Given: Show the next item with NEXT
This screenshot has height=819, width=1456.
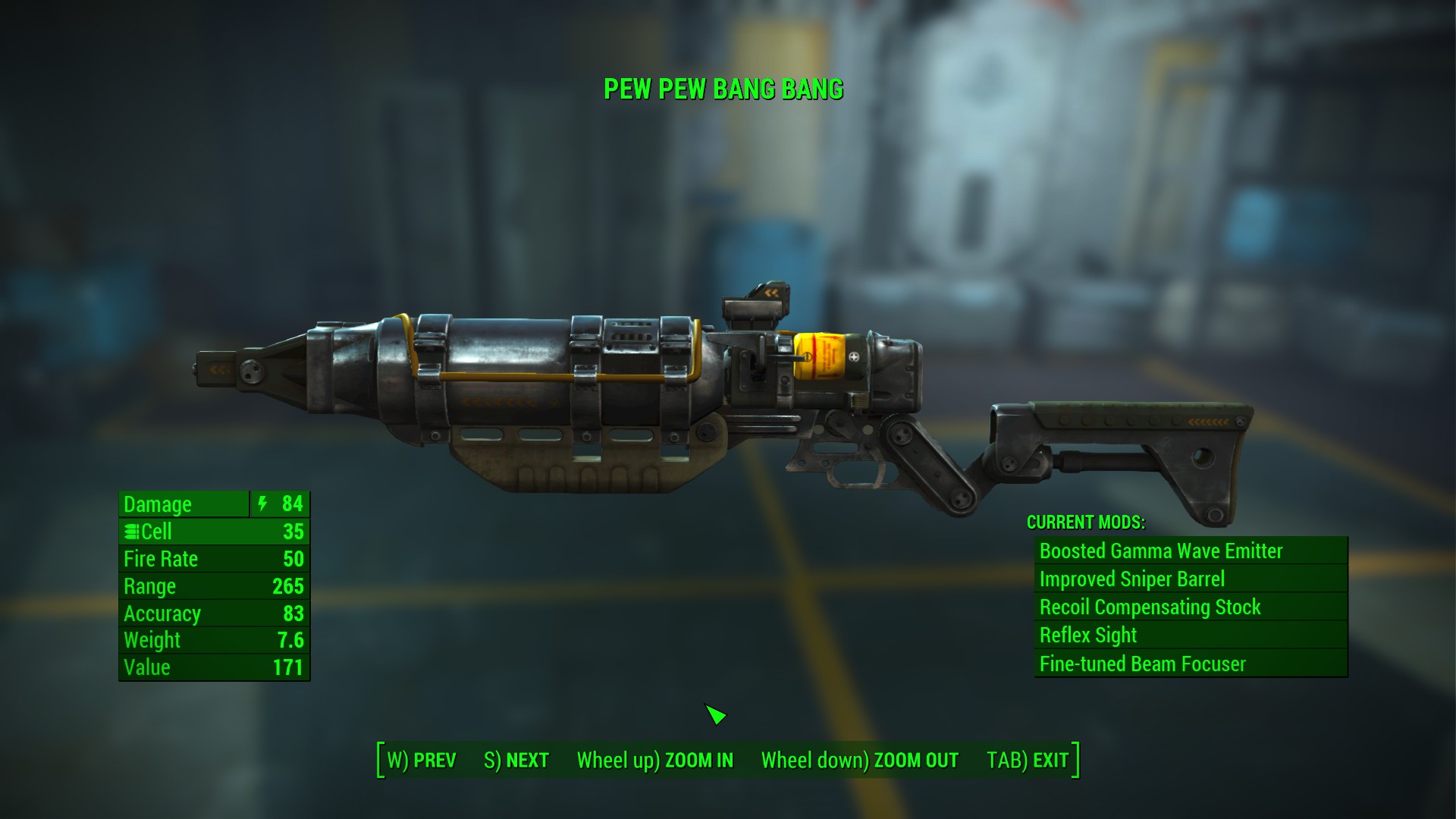Looking at the screenshot, I should (516, 761).
